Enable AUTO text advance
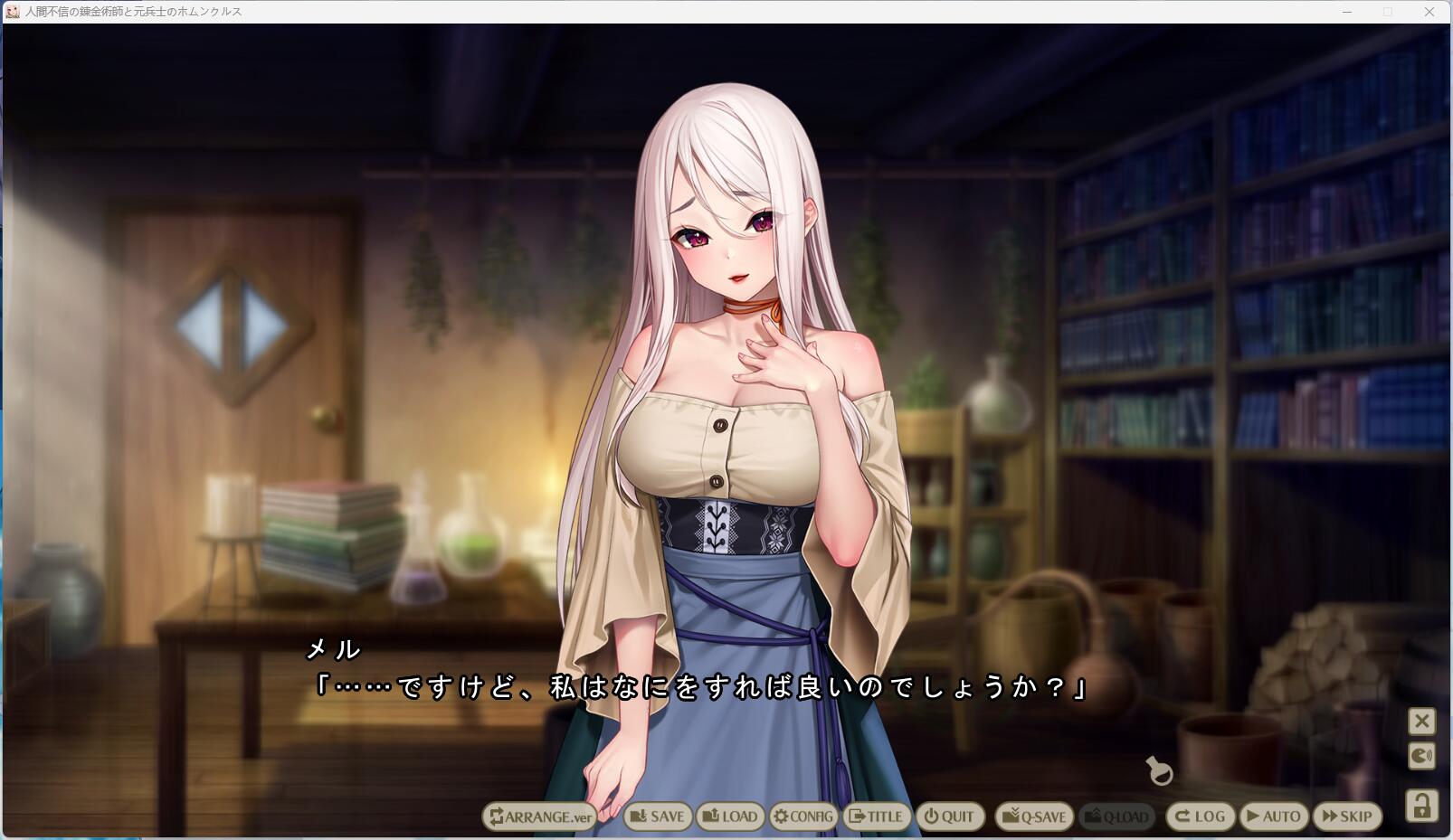The height and width of the screenshot is (840, 1453). (x=1273, y=816)
